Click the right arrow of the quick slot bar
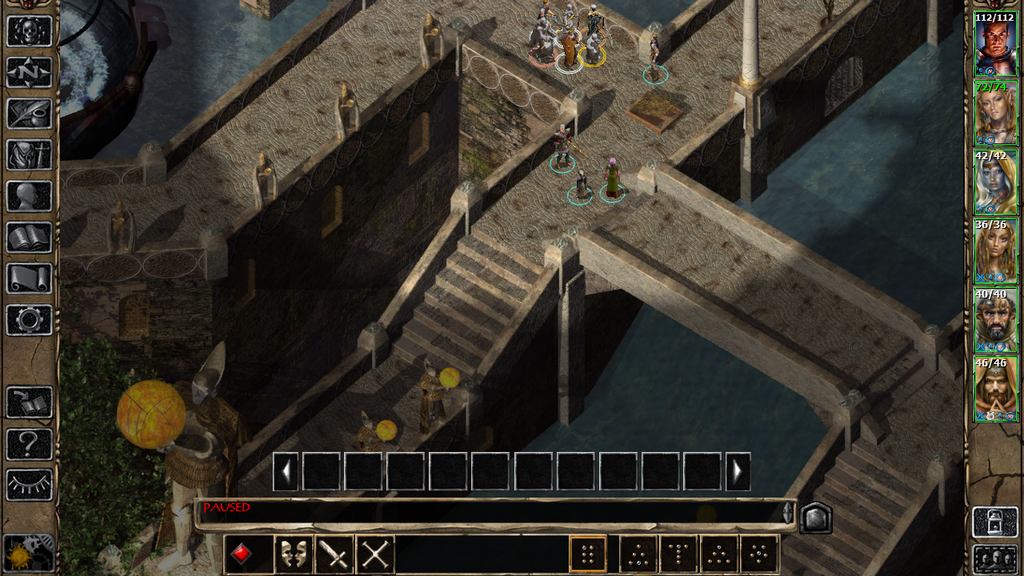 (738, 471)
